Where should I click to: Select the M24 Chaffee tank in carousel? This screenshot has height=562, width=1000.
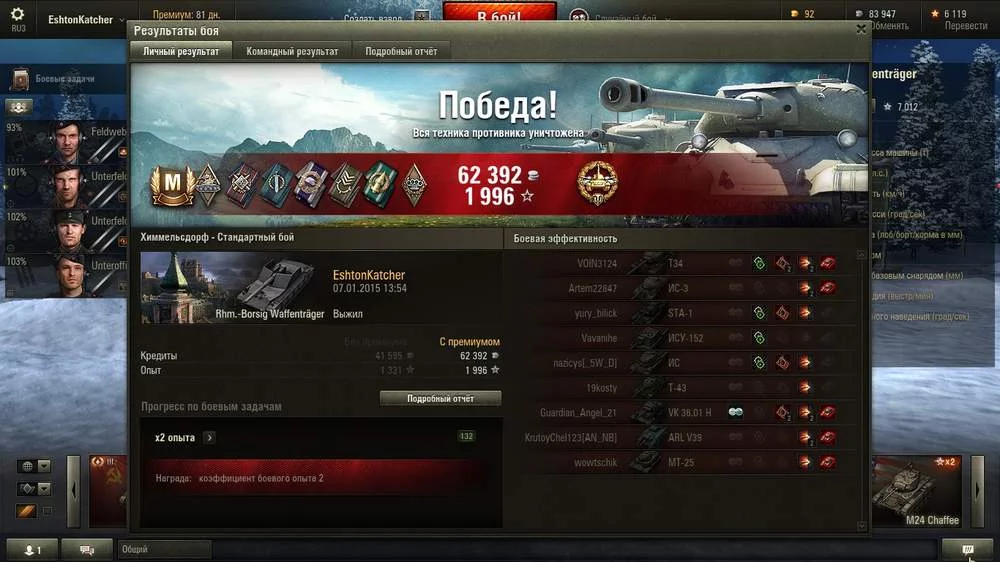(x=915, y=492)
